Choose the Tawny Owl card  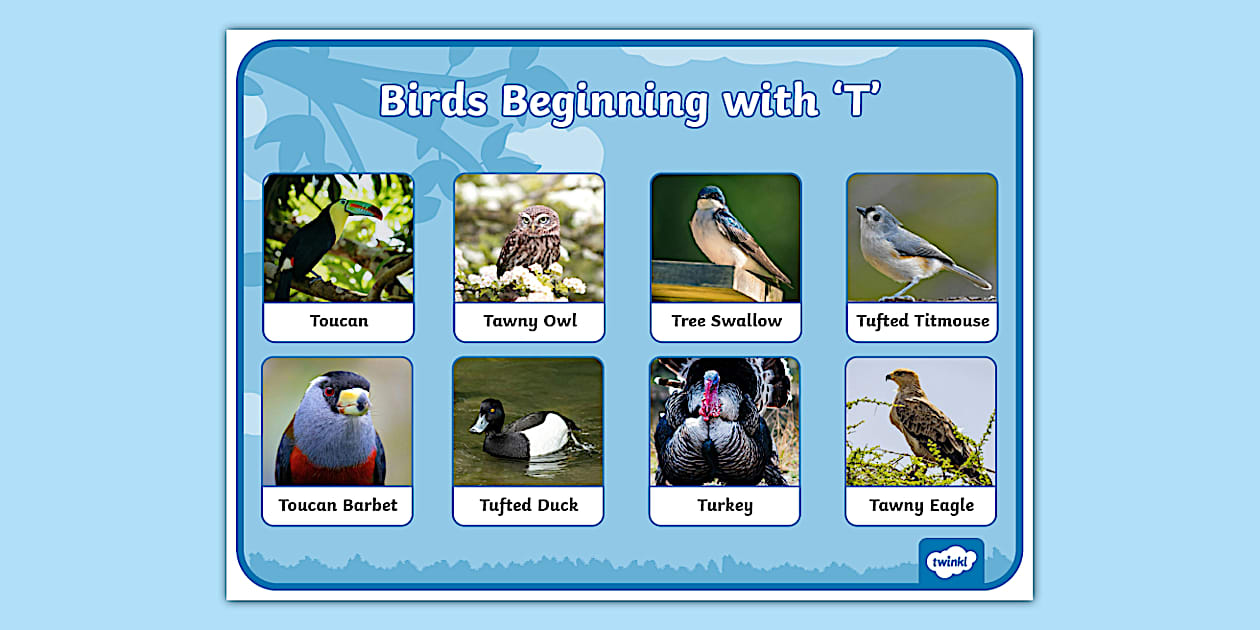[x=529, y=257]
